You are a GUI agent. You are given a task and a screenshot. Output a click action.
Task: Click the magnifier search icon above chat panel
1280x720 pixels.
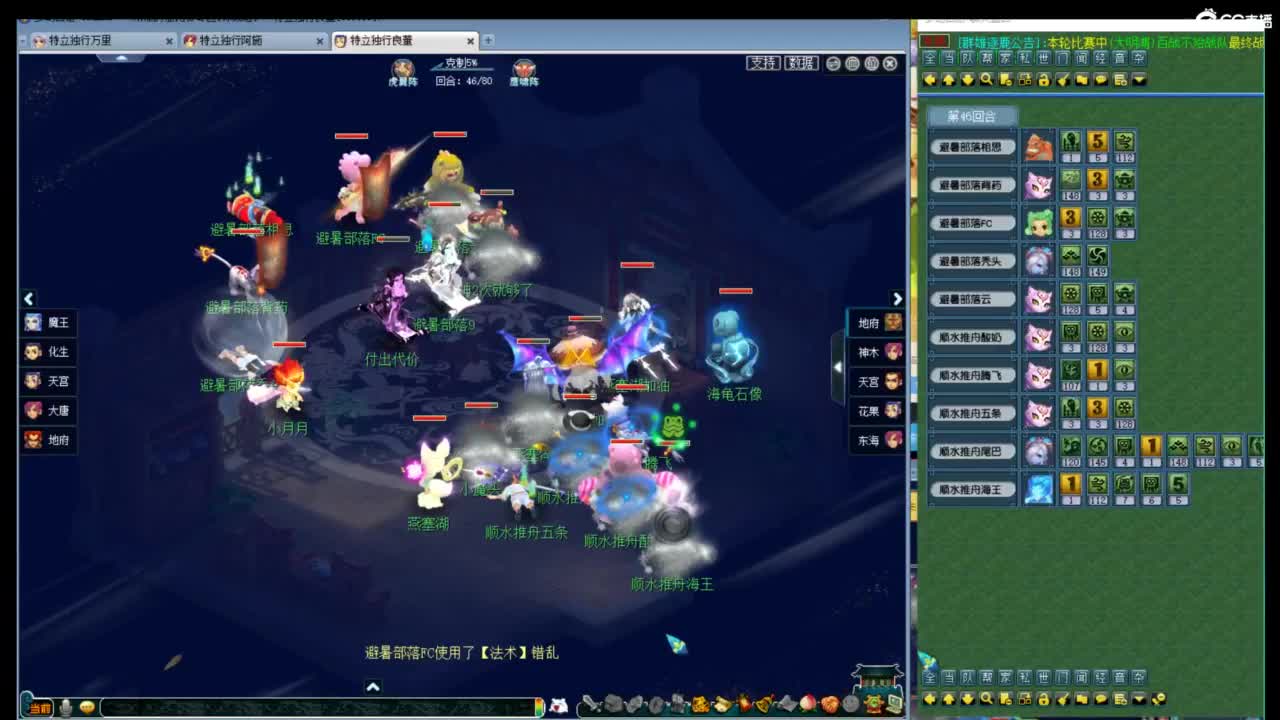[x=986, y=81]
